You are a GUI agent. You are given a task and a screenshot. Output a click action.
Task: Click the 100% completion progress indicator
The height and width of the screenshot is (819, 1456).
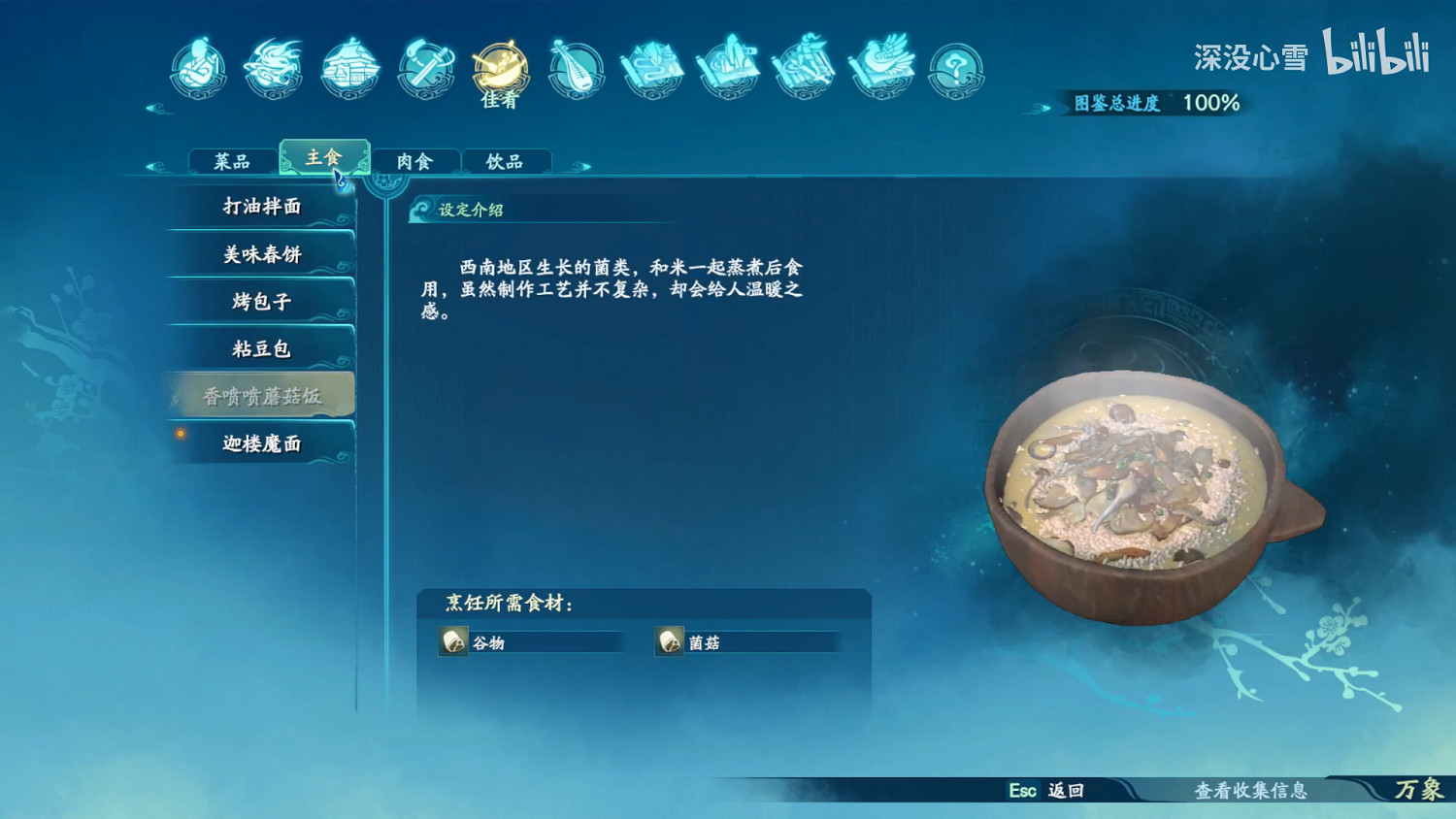point(1210,101)
